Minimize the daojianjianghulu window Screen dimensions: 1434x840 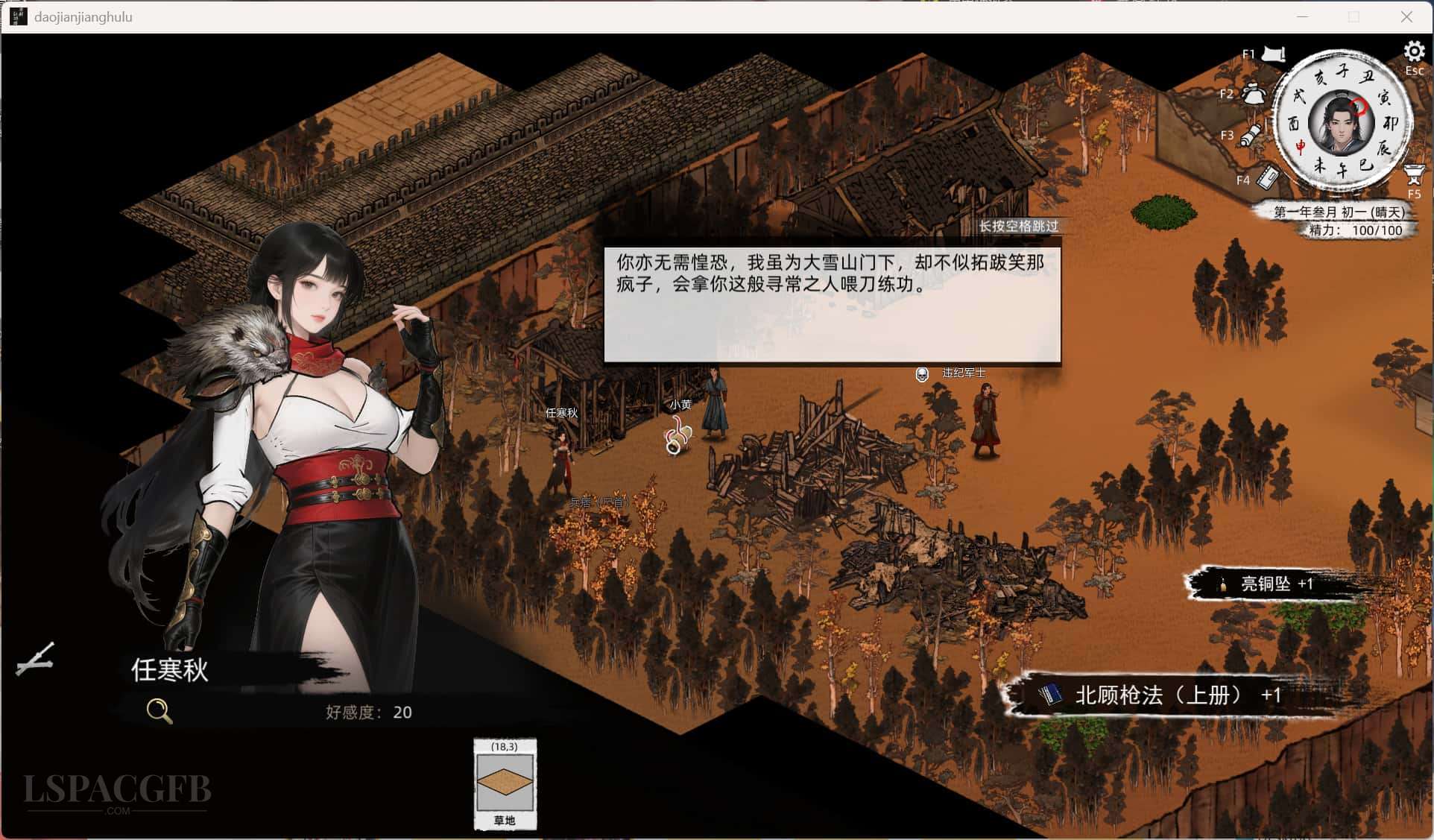pos(1302,16)
